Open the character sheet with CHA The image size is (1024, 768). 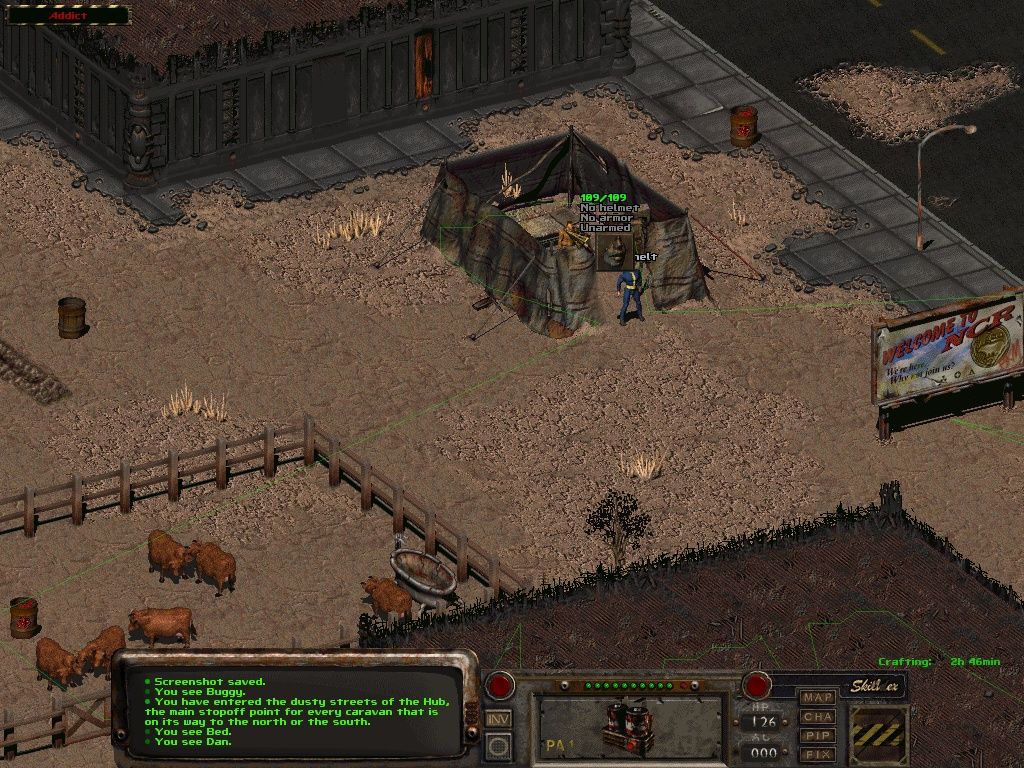(x=818, y=716)
